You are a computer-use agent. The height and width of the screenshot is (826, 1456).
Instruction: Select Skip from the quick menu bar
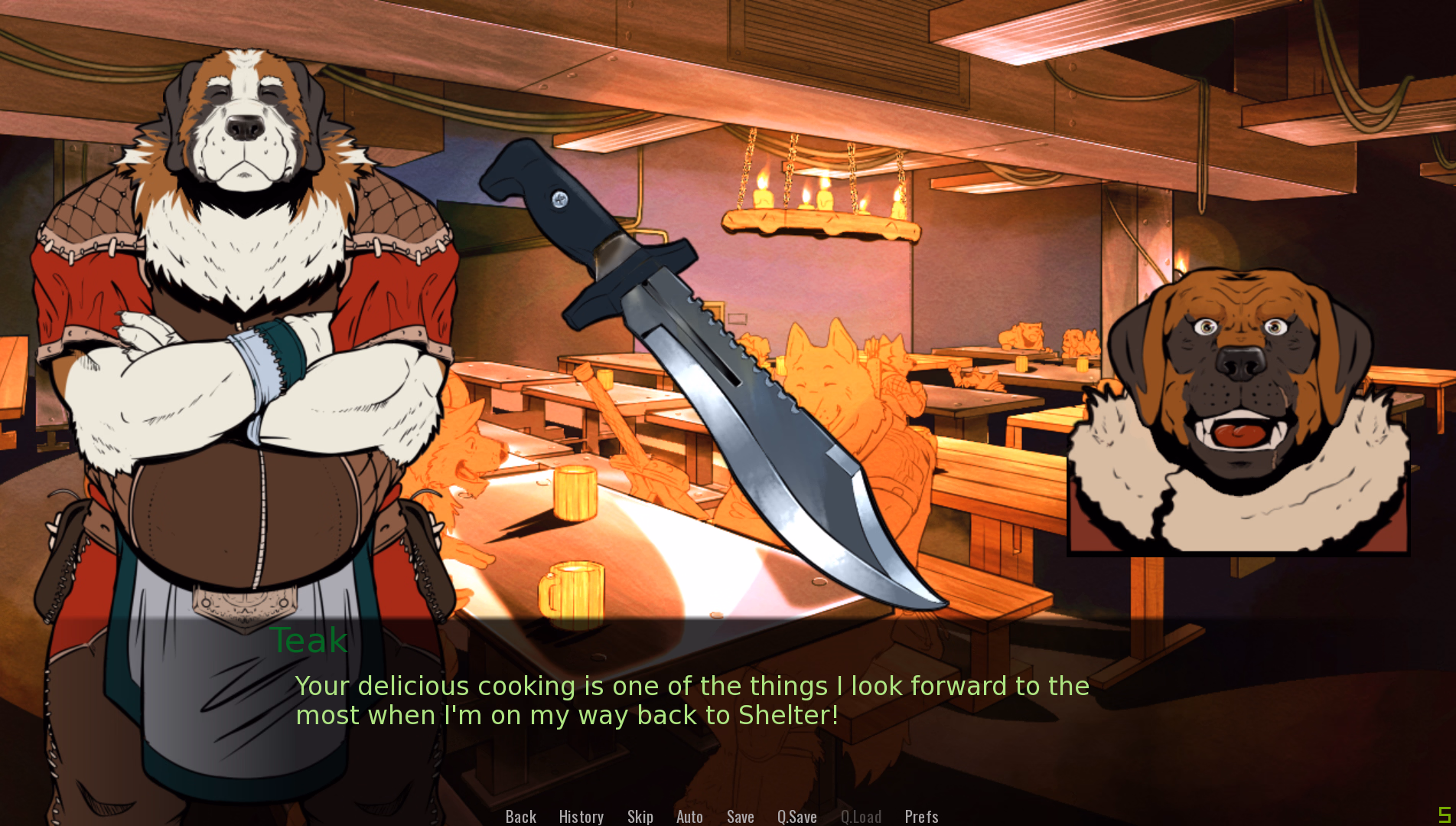640,816
